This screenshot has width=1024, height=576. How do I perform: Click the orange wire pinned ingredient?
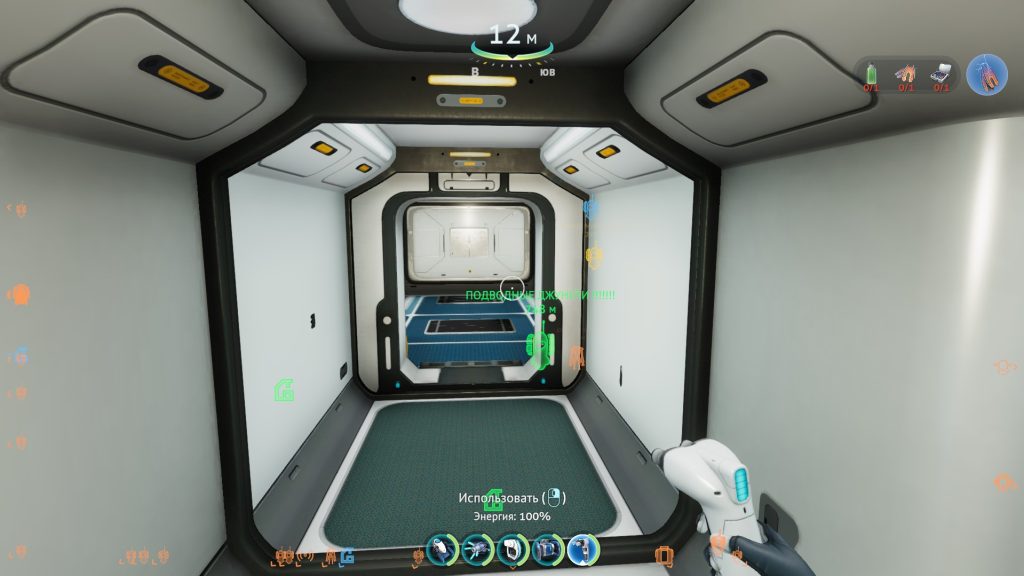coord(906,74)
